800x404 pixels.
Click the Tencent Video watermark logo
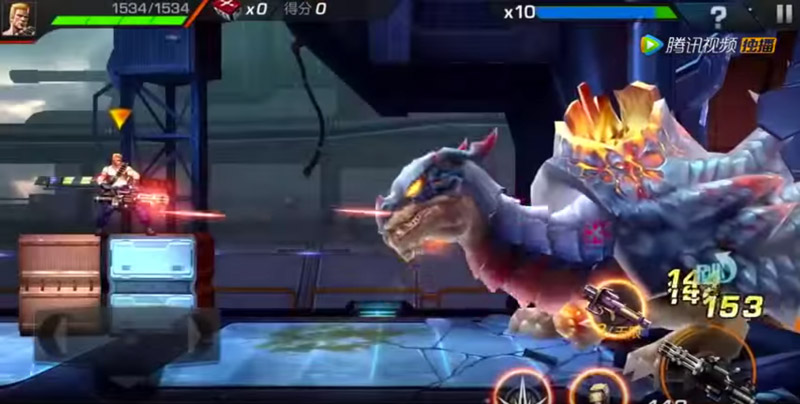pos(694,44)
